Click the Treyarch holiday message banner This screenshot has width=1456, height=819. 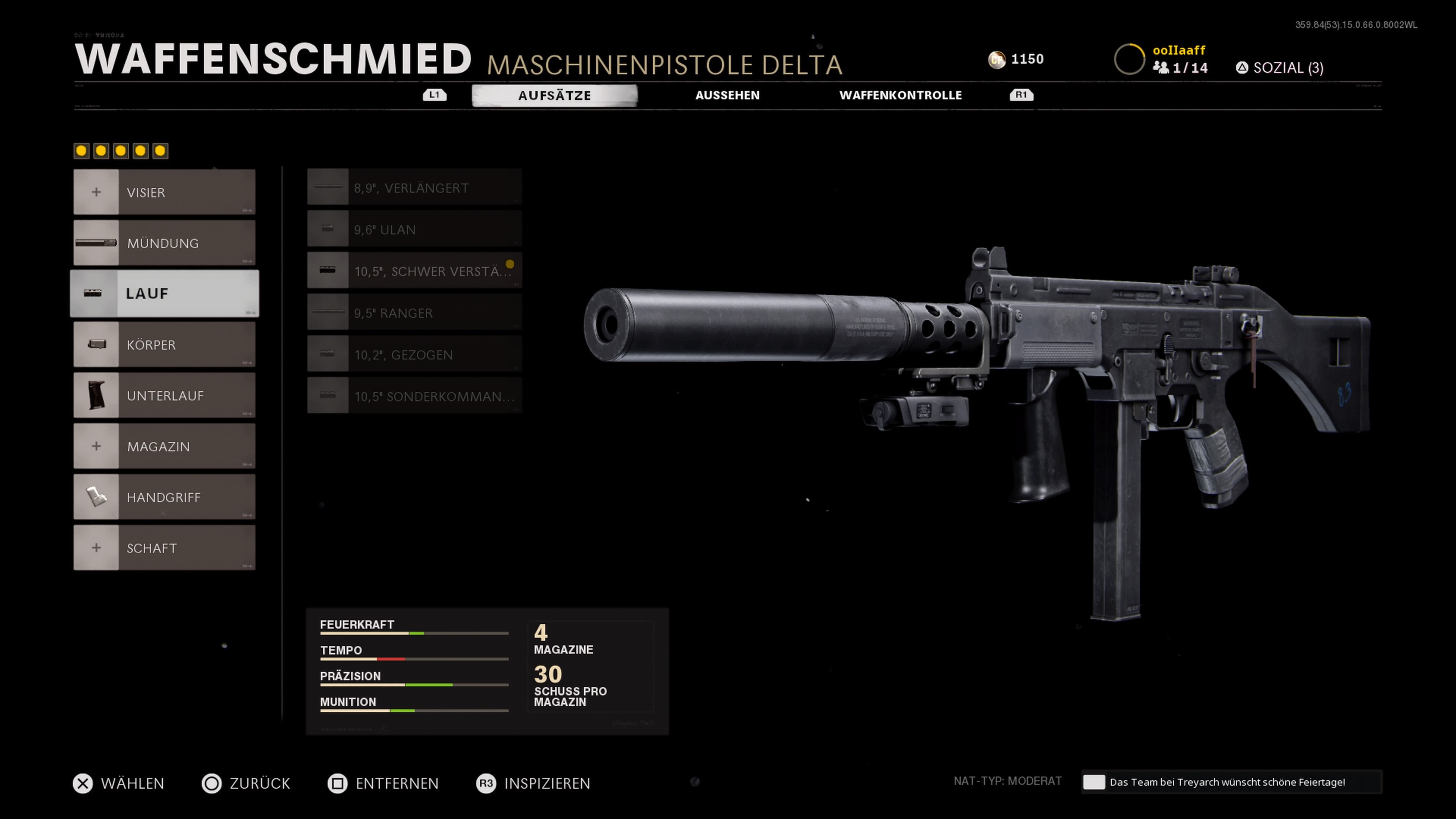tap(1230, 782)
